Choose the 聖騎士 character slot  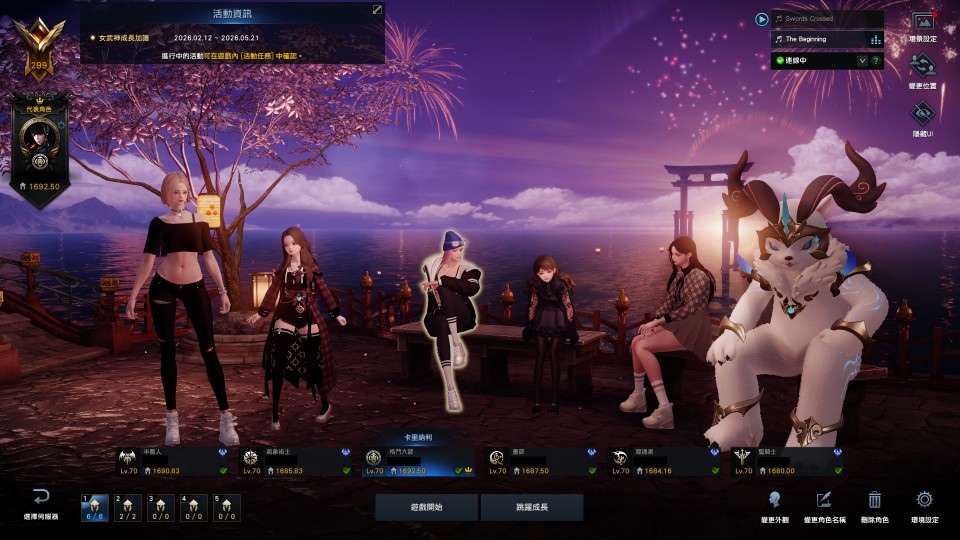pos(788,461)
